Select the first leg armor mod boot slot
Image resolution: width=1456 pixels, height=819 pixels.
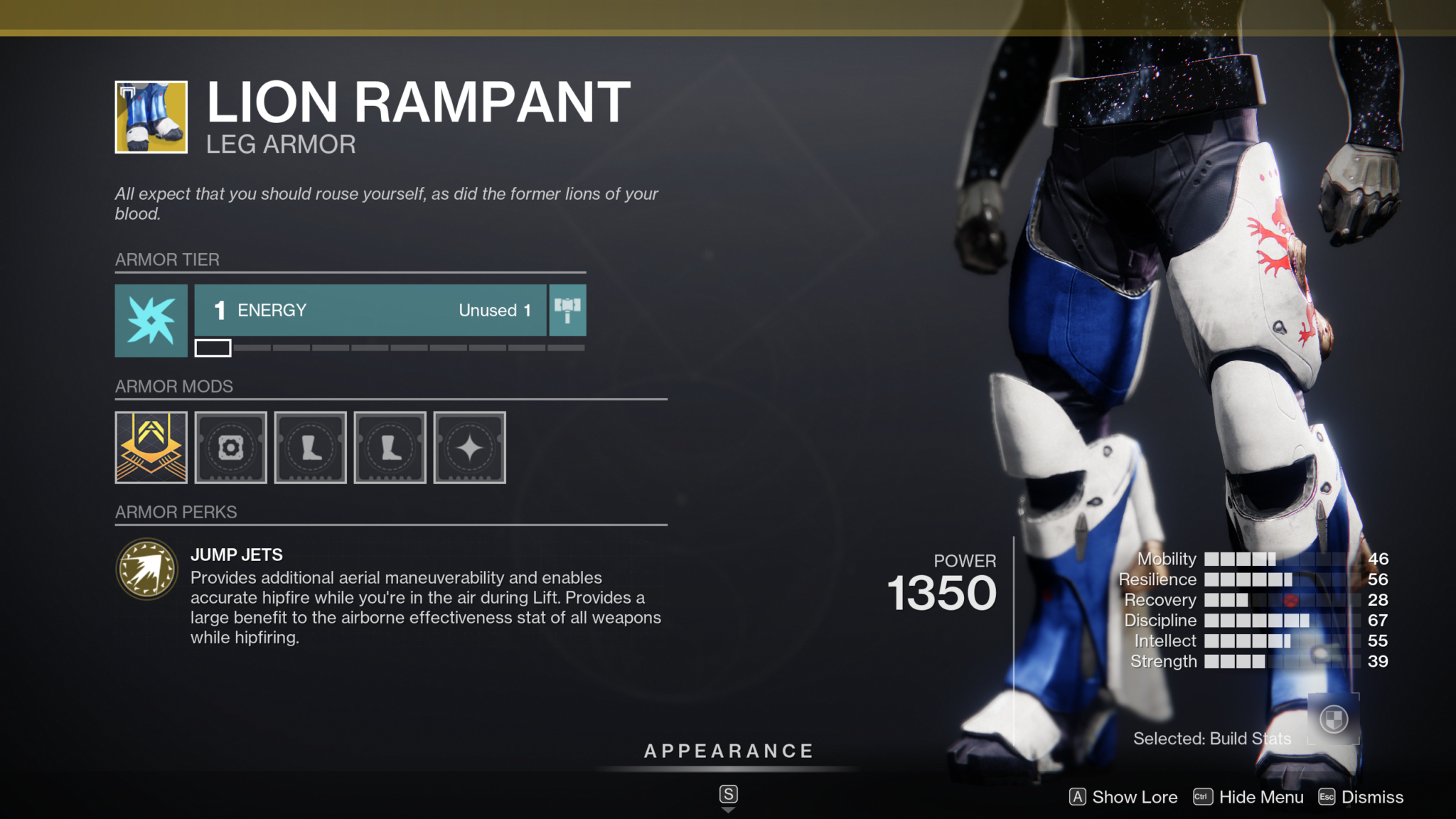310,447
